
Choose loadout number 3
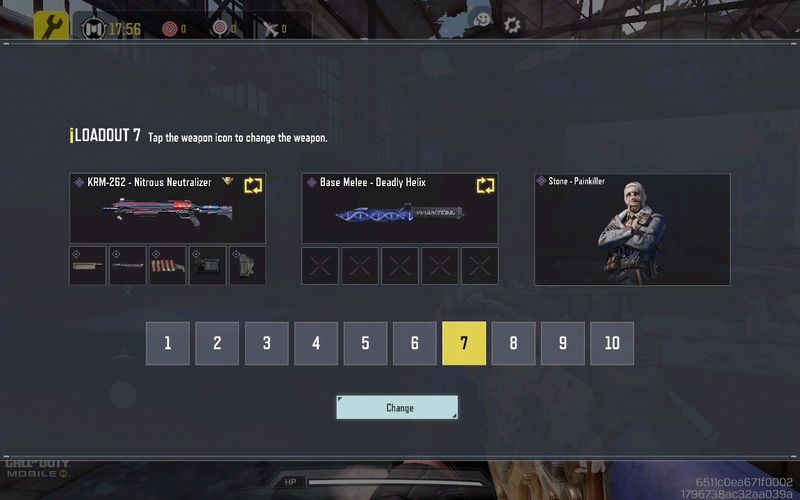click(x=266, y=343)
